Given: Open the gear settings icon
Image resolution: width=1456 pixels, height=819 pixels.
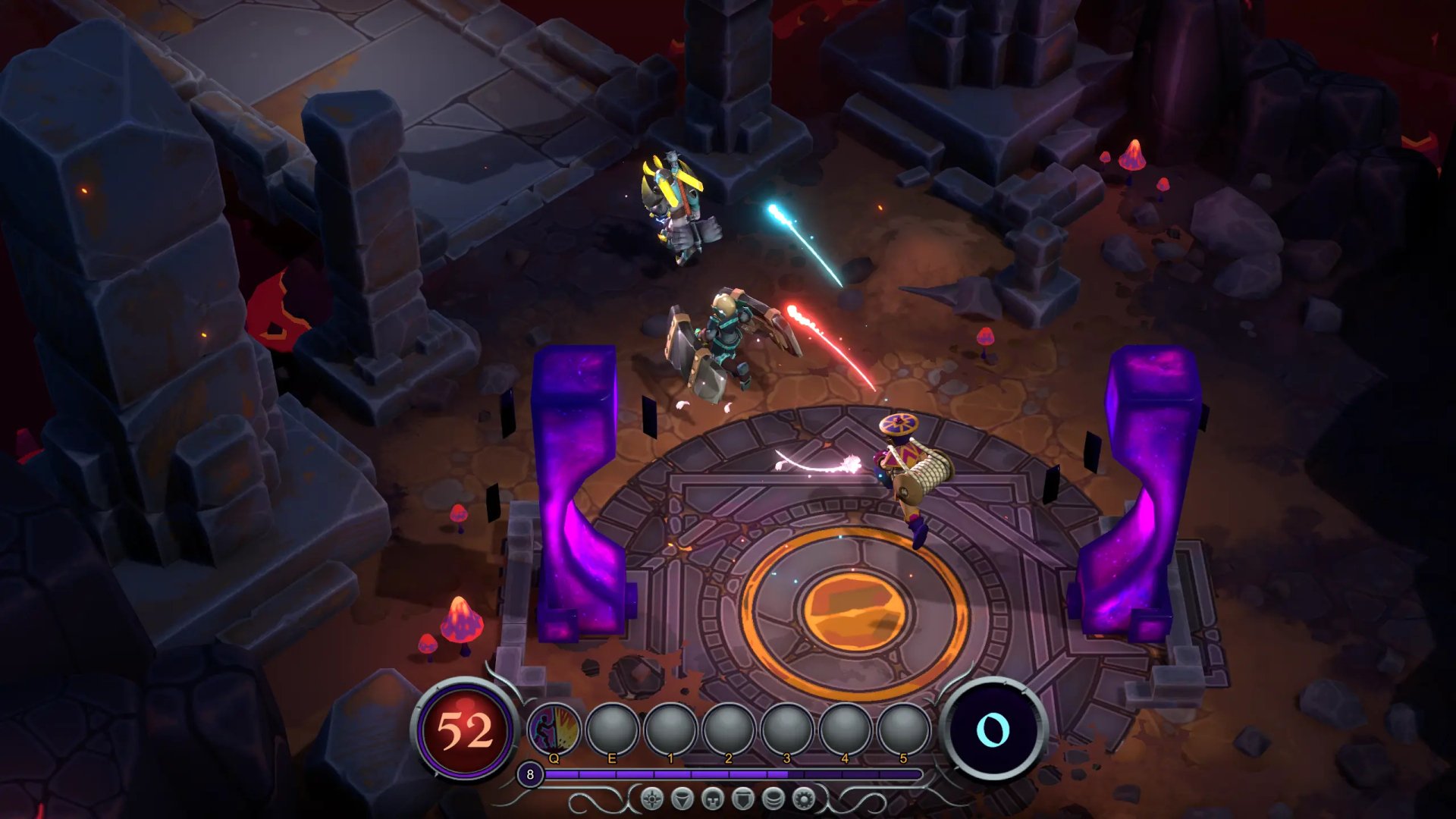Looking at the screenshot, I should click(x=804, y=799).
